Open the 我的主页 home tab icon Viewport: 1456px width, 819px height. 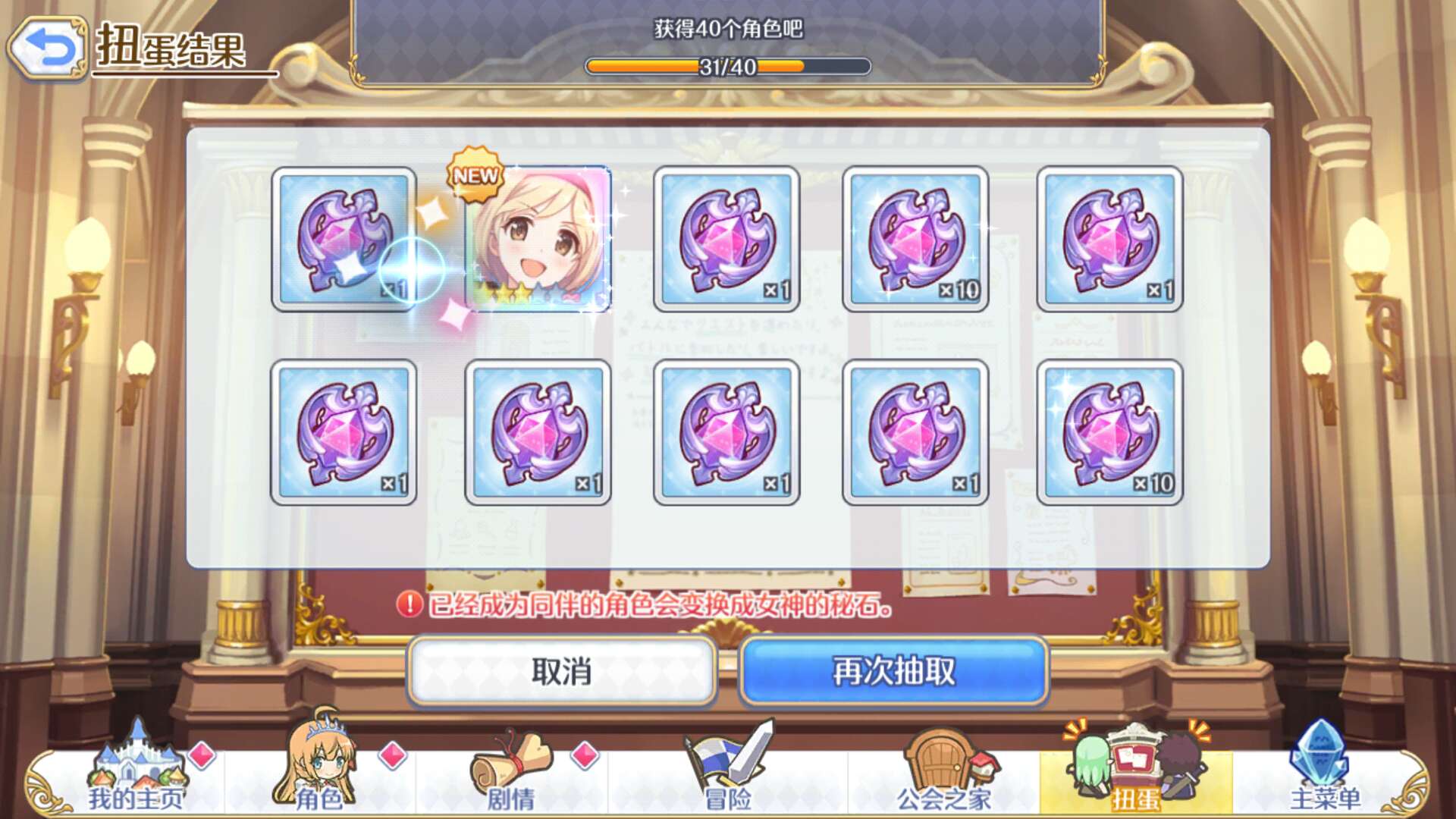pos(136,766)
